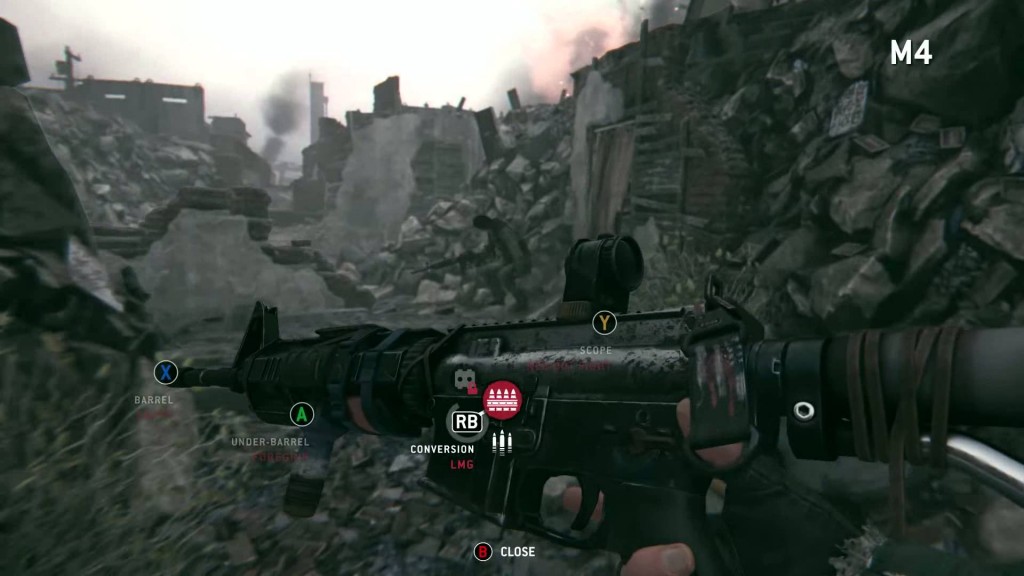Open the Conversion LMG option
The width and height of the screenshot is (1024, 576).
point(466,422)
